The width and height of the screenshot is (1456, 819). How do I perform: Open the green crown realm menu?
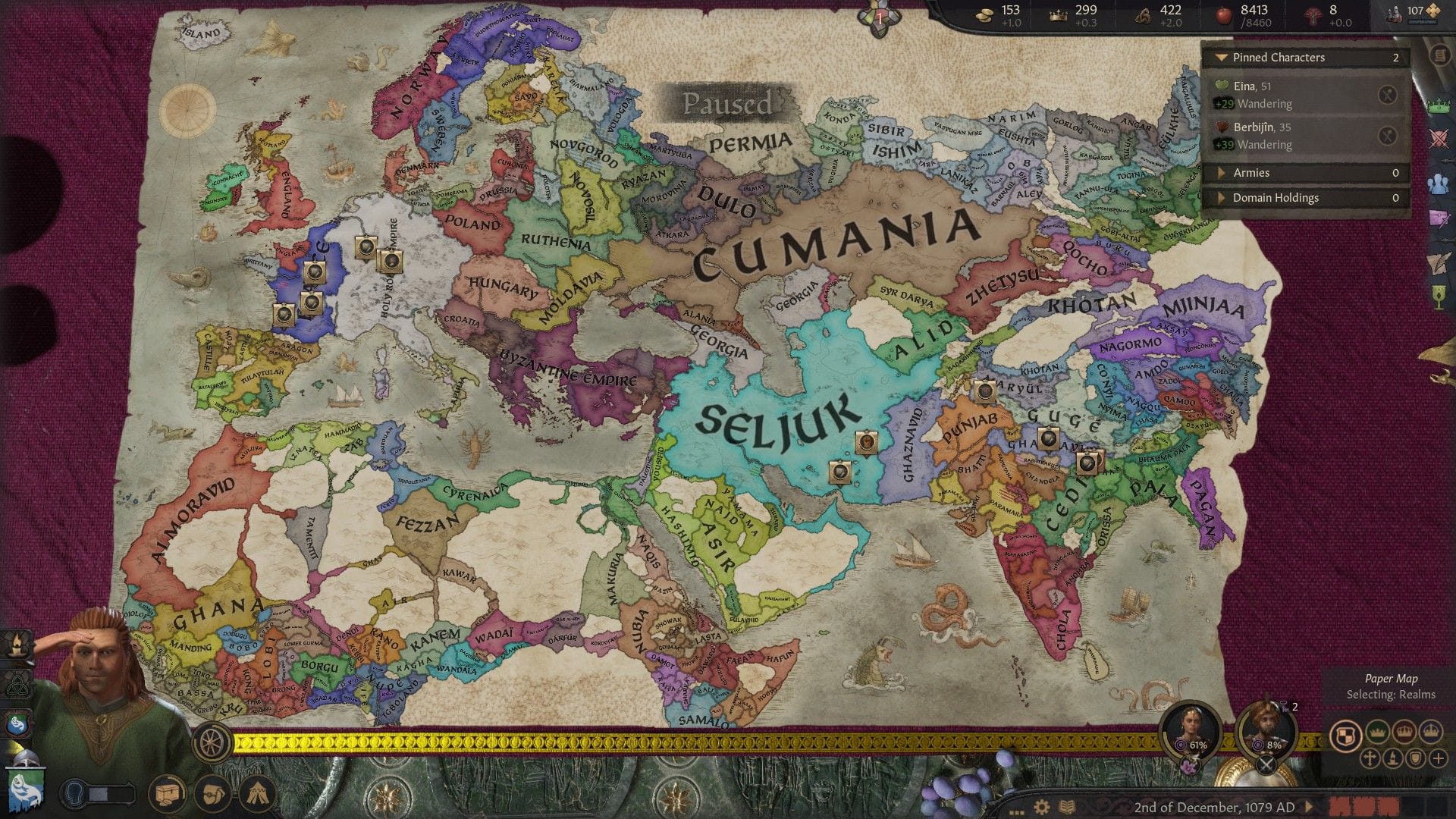(1439, 106)
